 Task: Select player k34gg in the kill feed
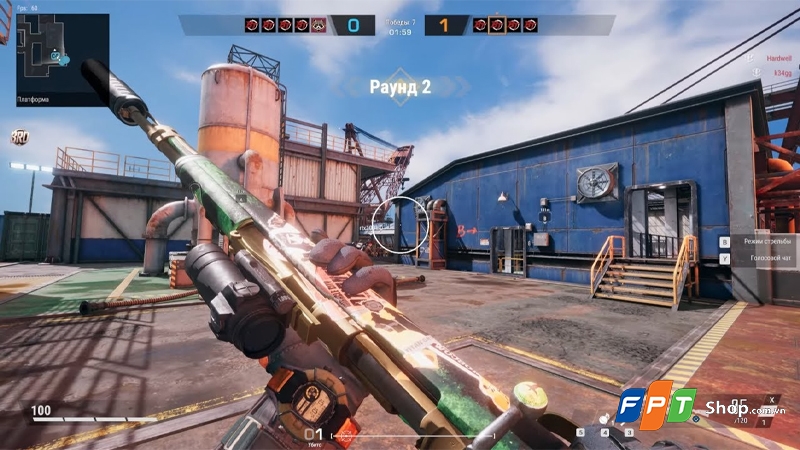tap(779, 73)
